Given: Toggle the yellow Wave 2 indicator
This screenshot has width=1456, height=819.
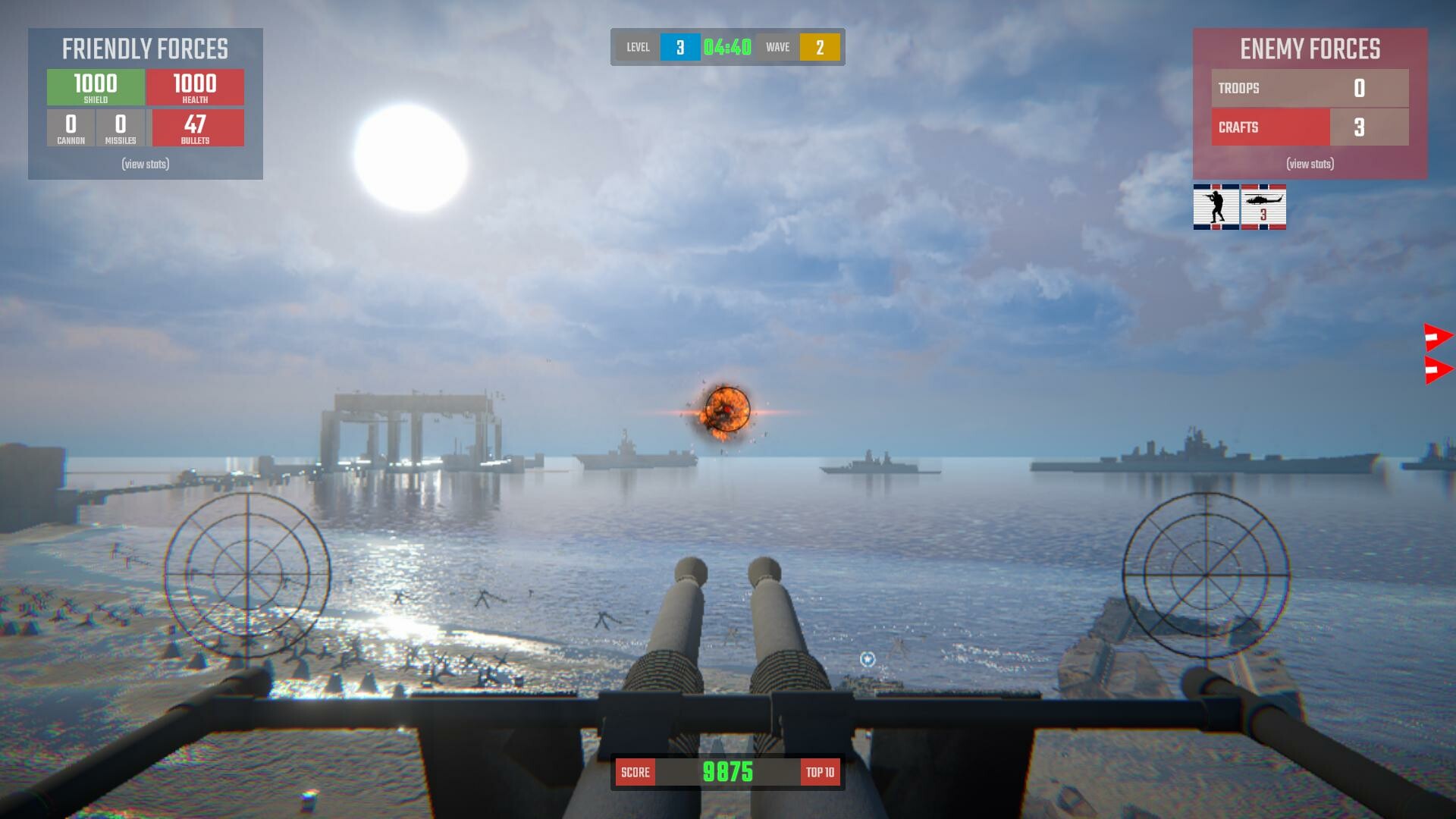Looking at the screenshot, I should point(821,46).
